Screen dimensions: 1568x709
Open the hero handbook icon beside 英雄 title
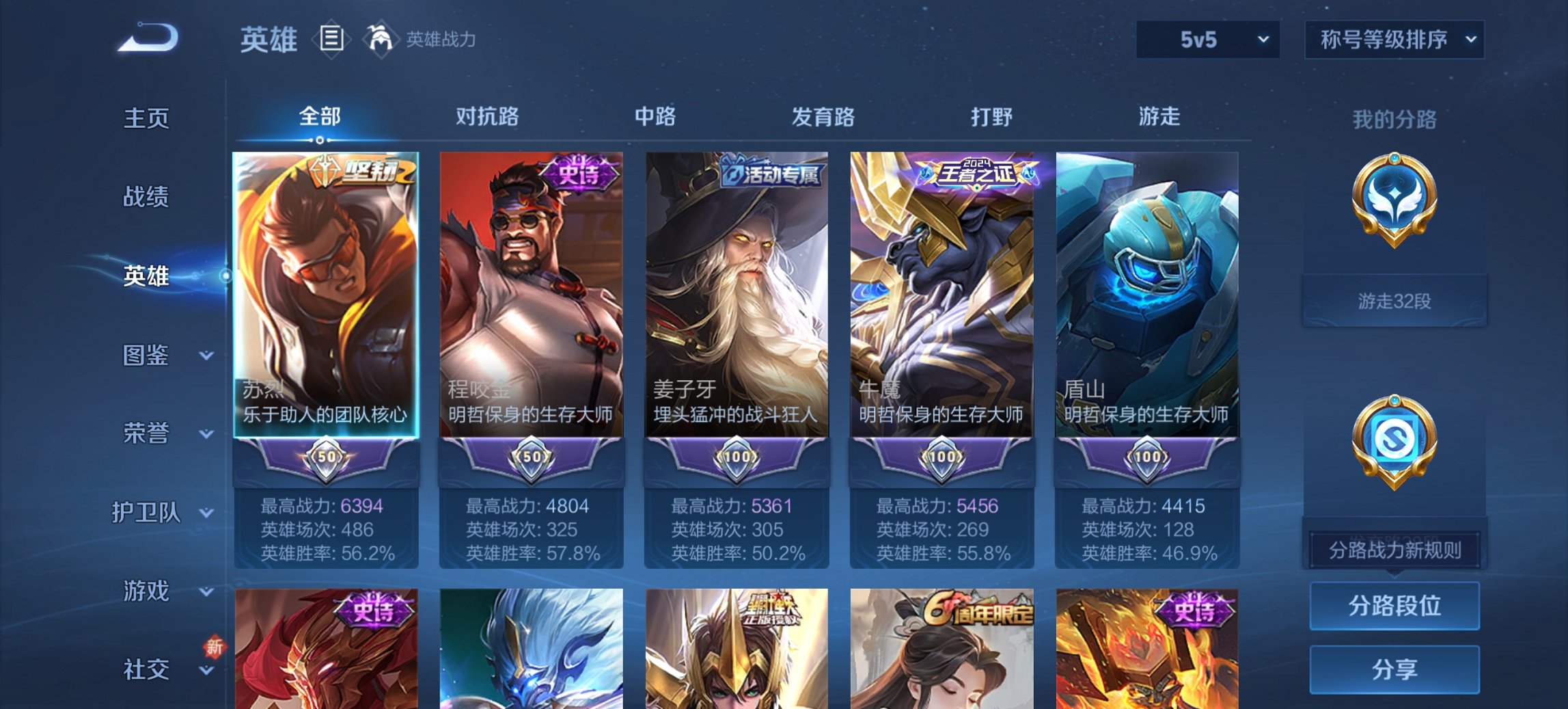pos(333,40)
